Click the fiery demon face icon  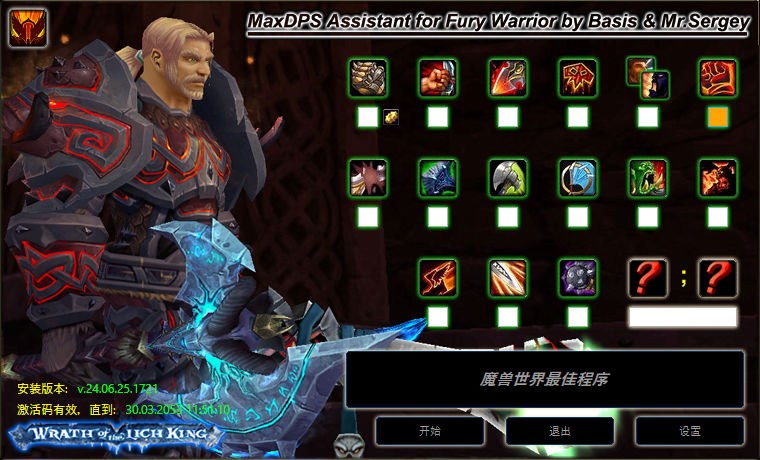[718, 177]
